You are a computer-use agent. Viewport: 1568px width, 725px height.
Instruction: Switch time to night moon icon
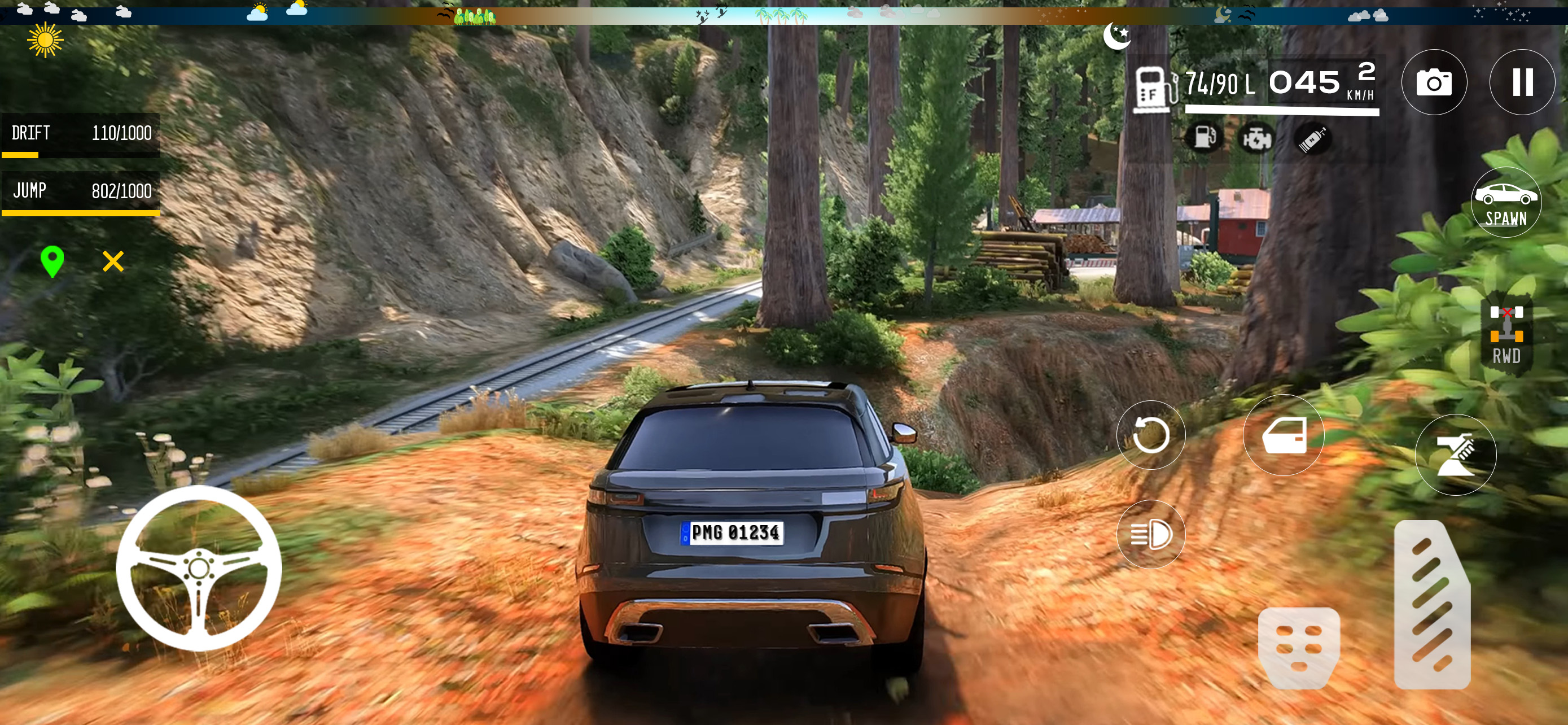(x=1117, y=36)
